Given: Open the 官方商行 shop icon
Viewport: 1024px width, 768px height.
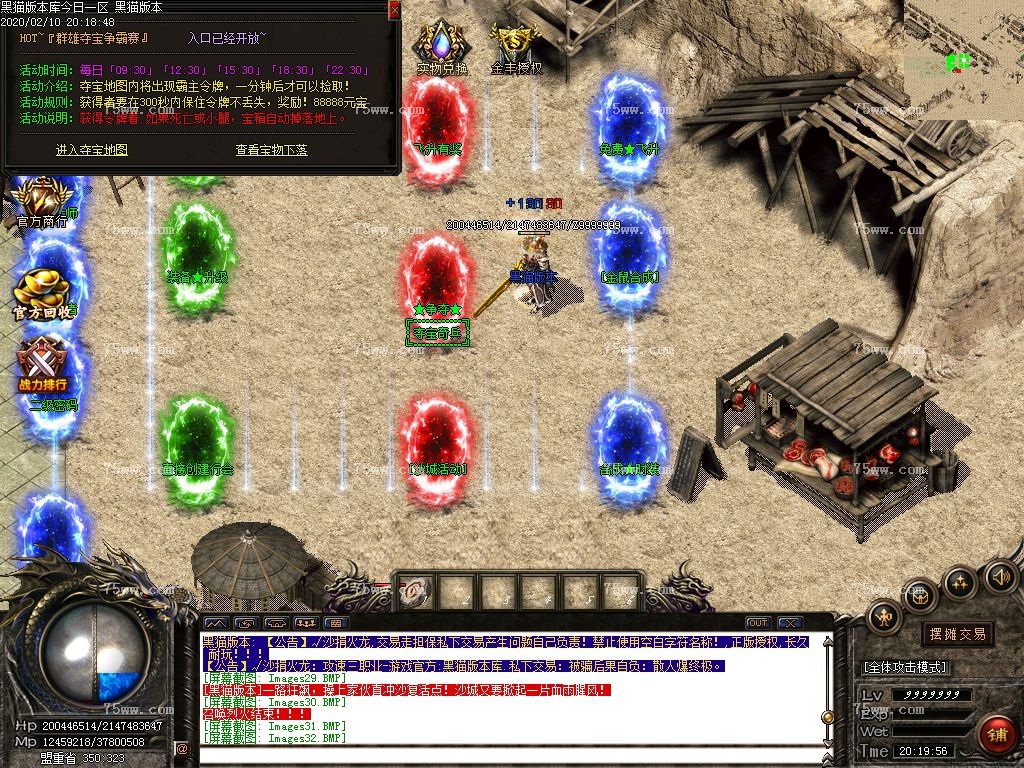Looking at the screenshot, I should click(41, 202).
